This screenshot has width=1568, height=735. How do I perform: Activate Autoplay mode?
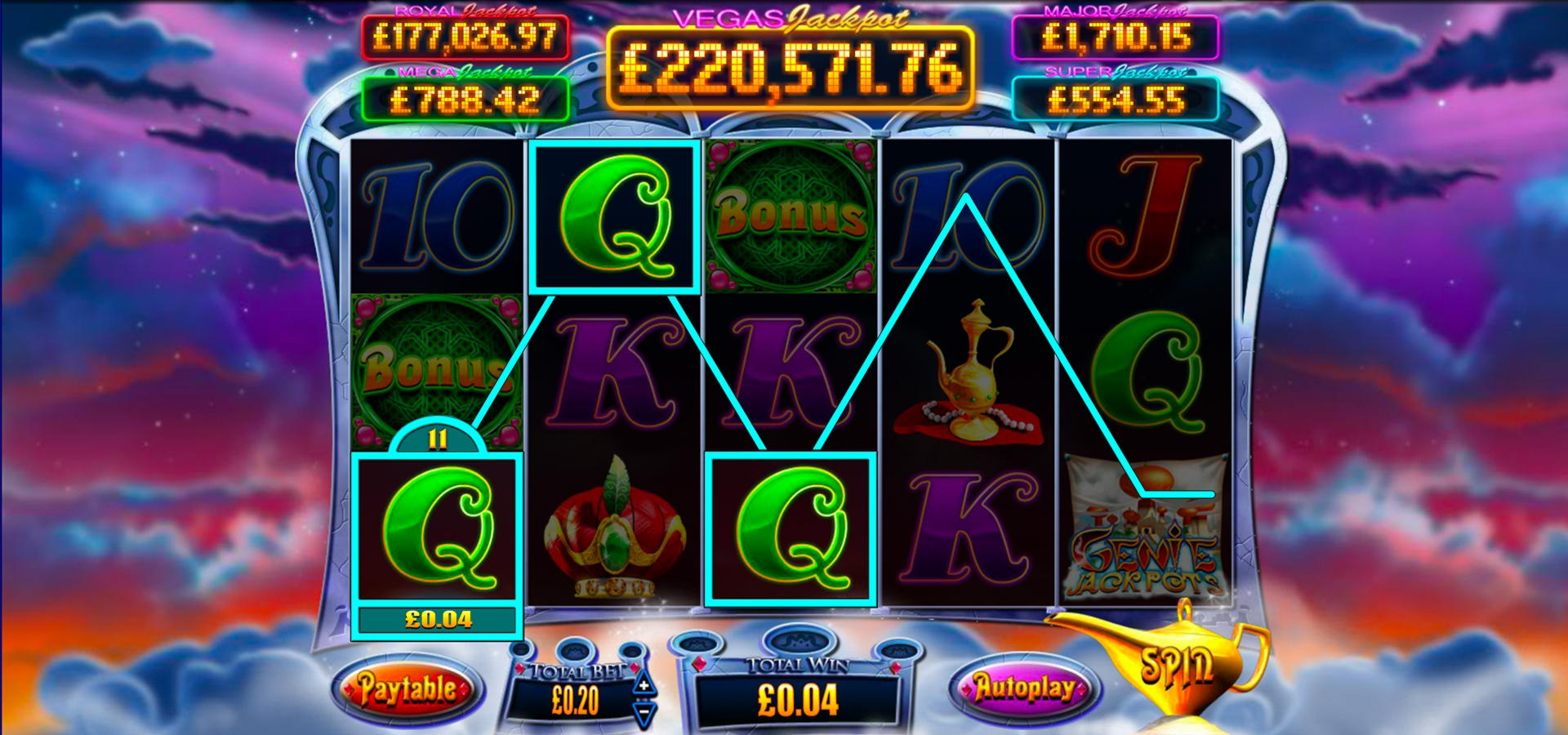[x=1022, y=687]
